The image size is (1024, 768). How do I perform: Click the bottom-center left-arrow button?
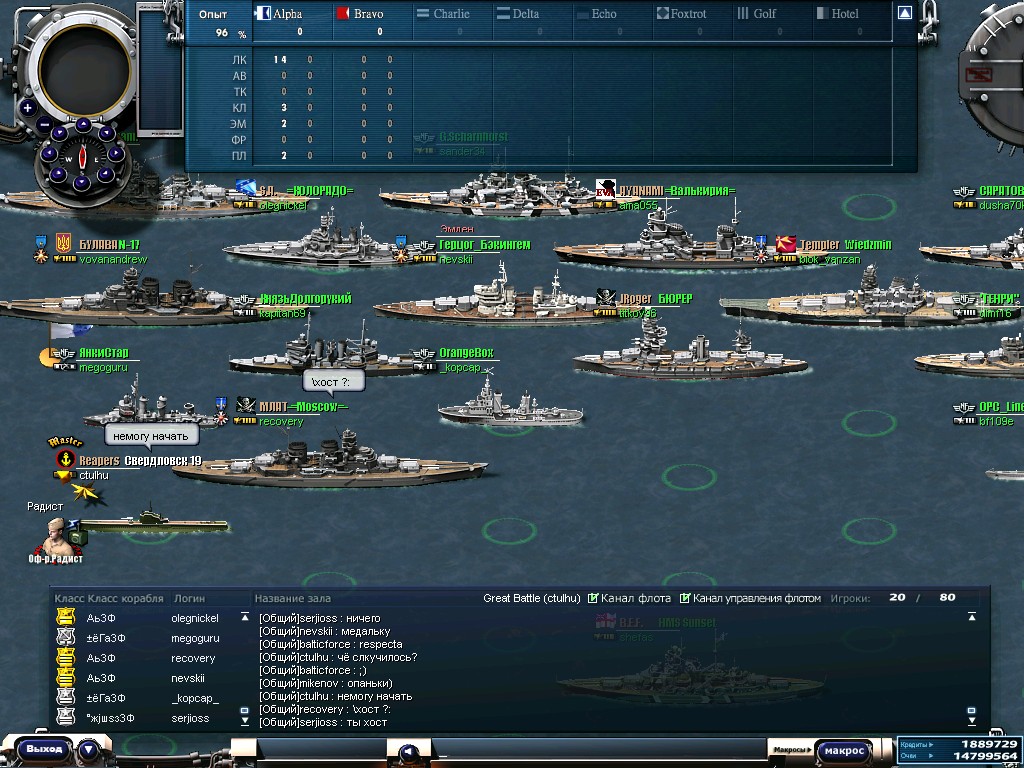tap(407, 752)
